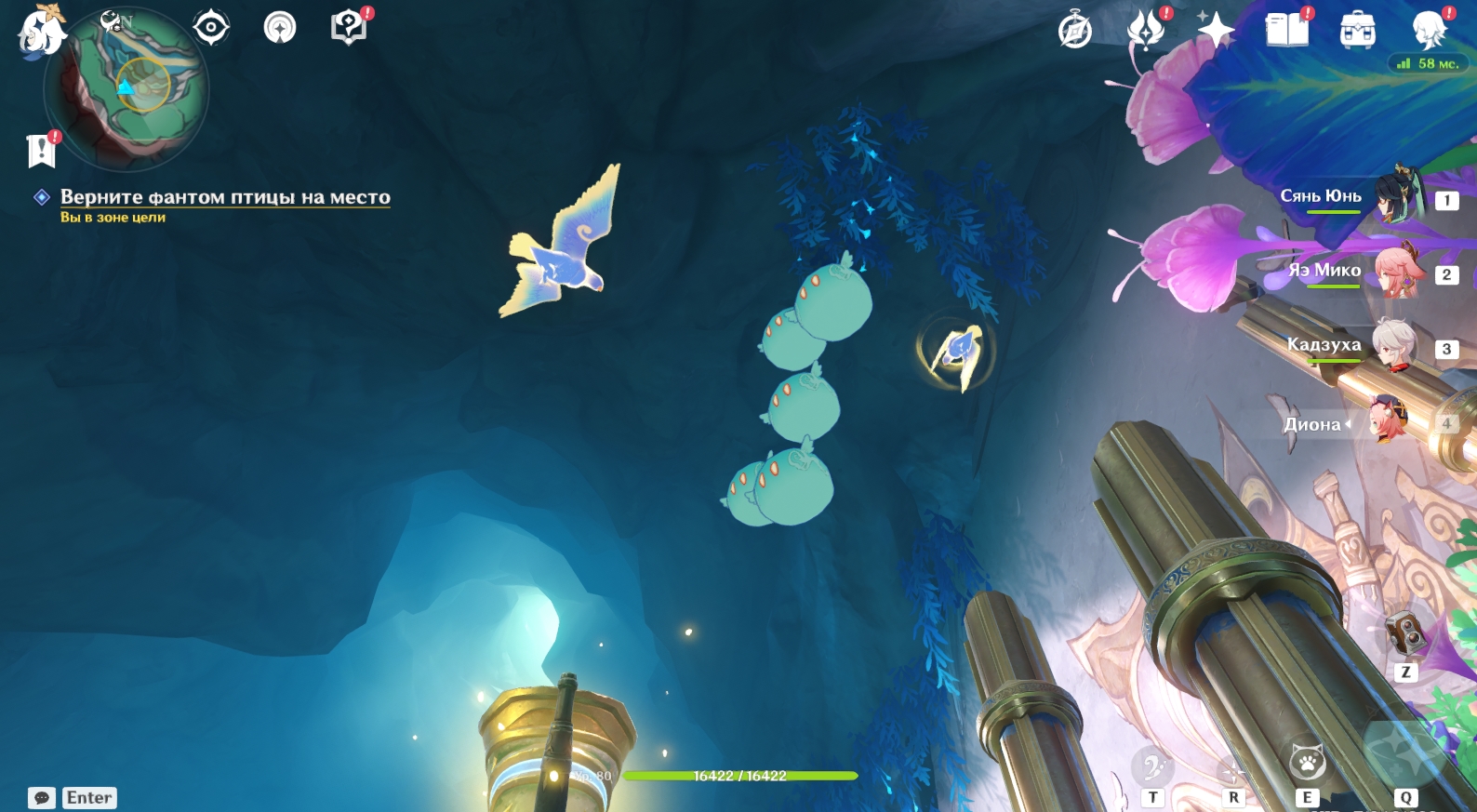
Task: Open the tutorial question mark icon
Action: point(349,27)
